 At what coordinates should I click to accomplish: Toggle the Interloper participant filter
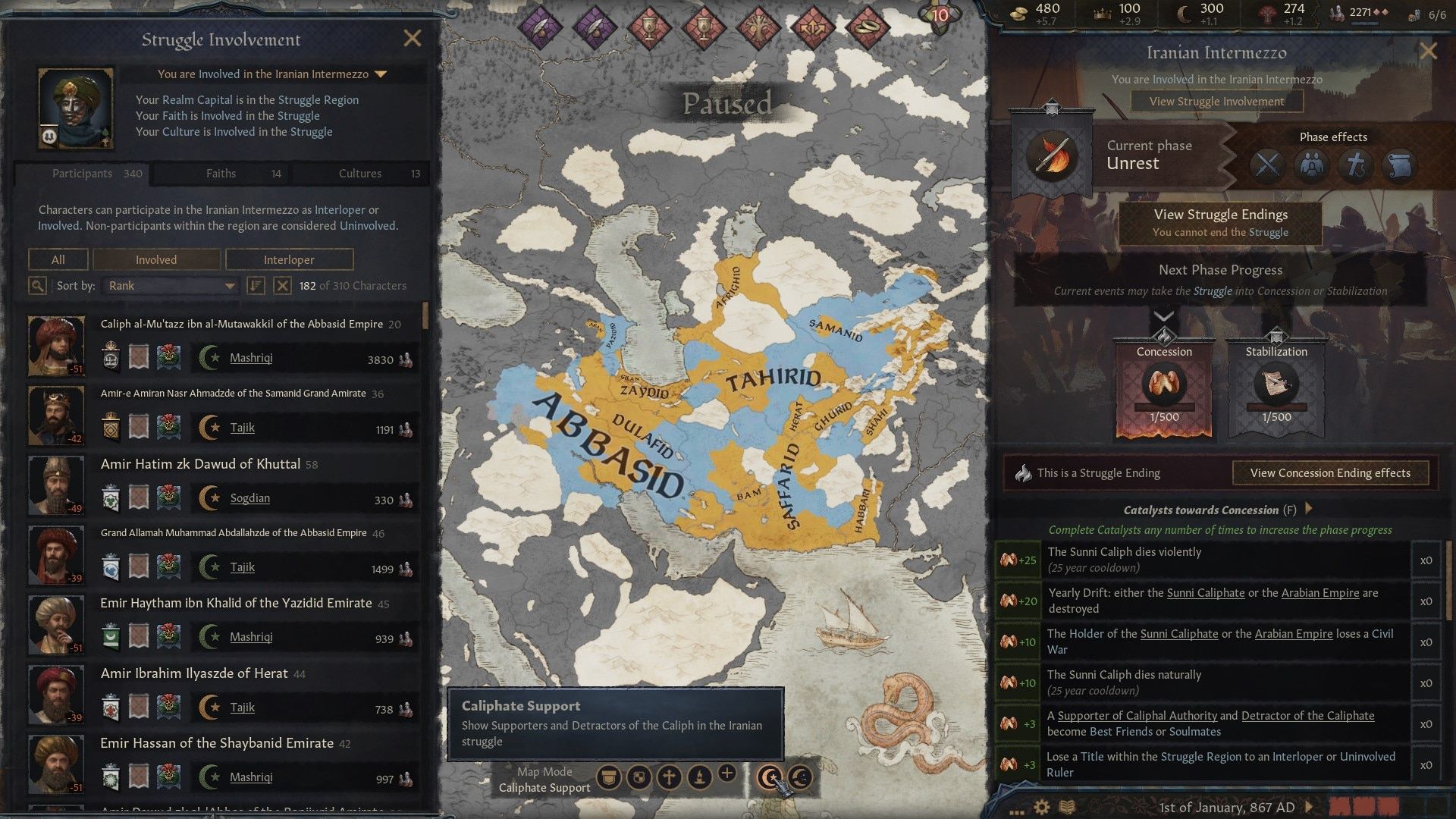tap(289, 259)
